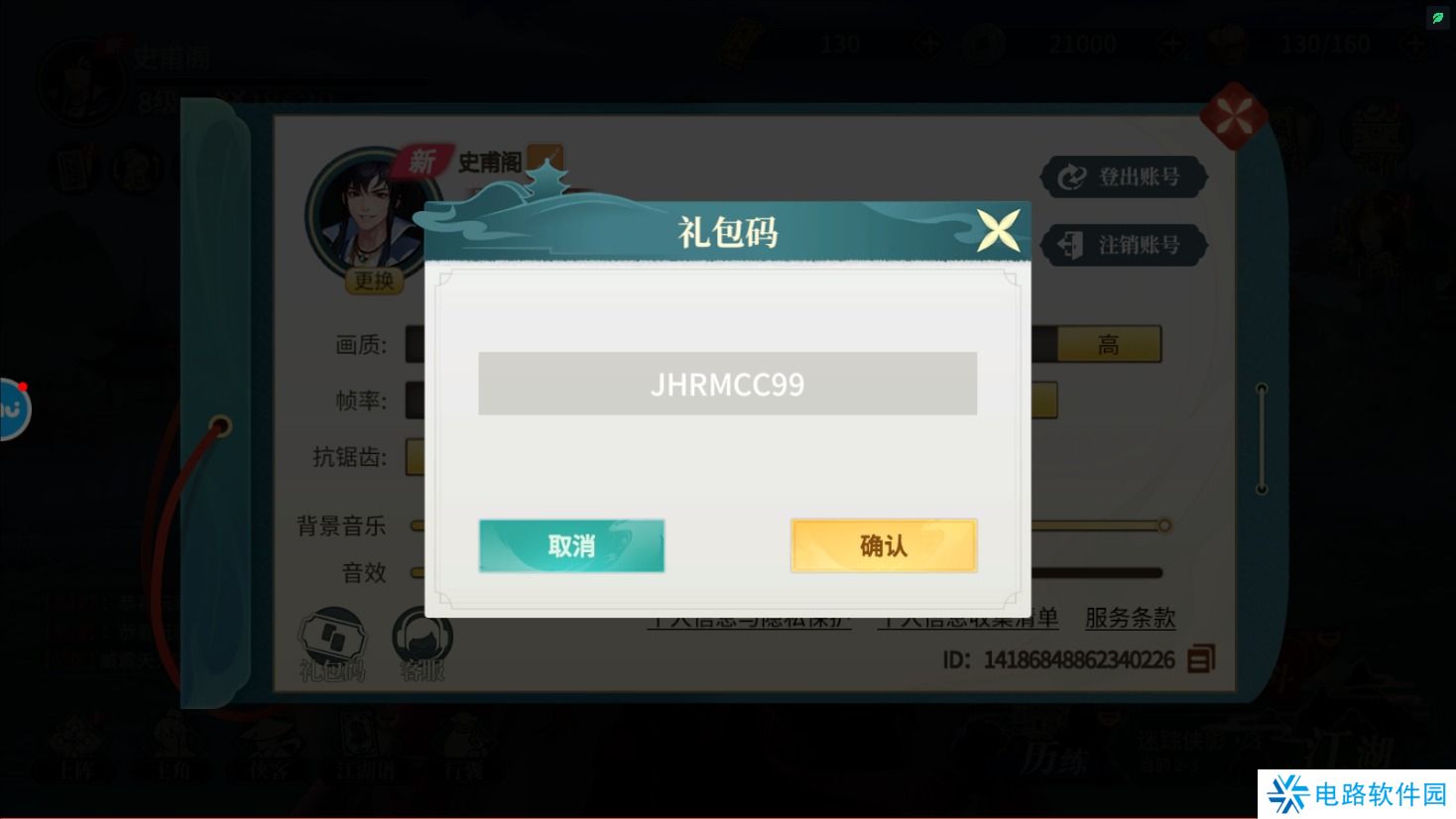Click the green leaf icon in the top-right corner
This screenshot has width=1456, height=819.
pos(1437,17)
